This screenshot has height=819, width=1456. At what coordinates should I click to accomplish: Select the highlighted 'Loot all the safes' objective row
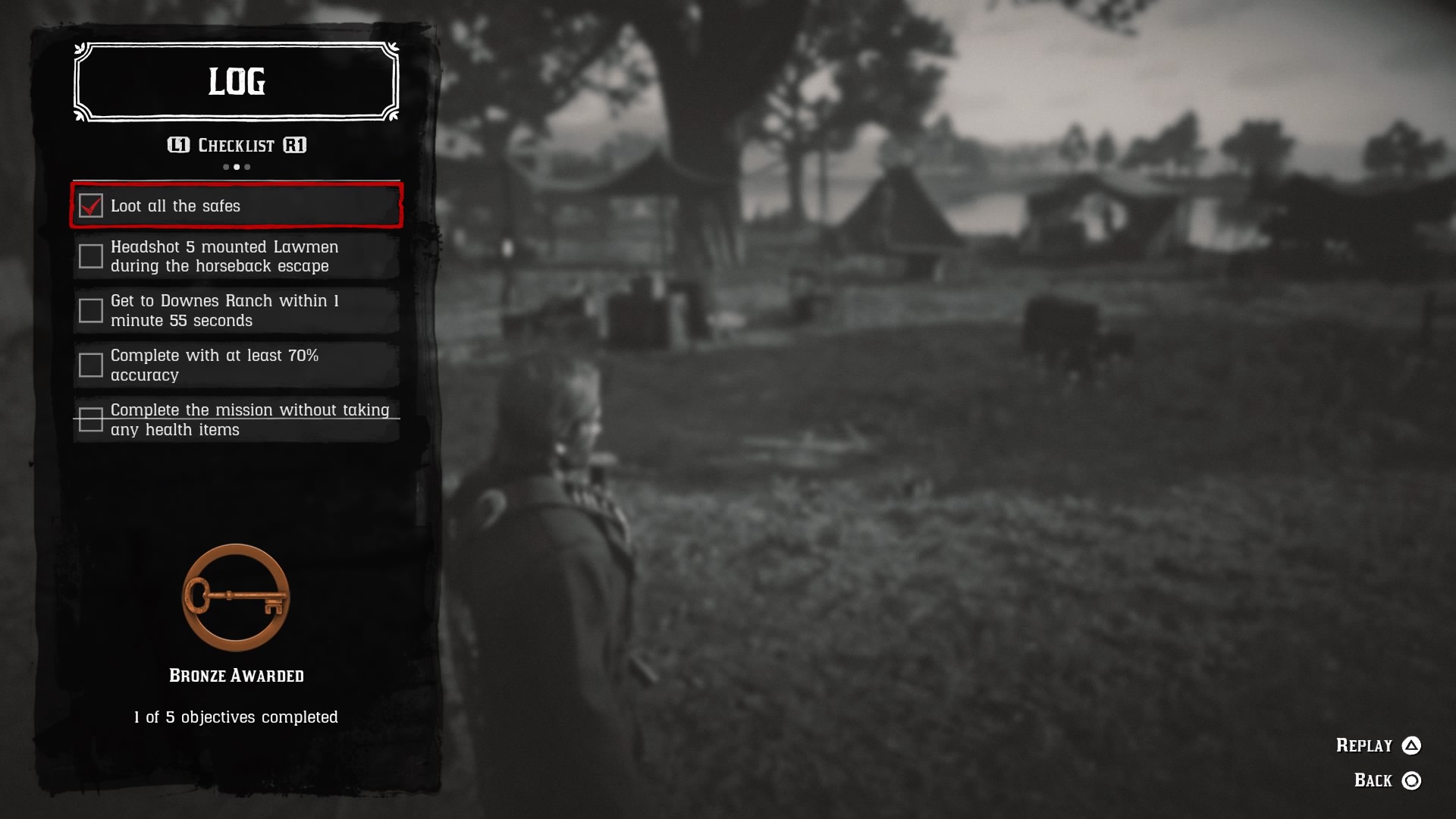(x=236, y=206)
